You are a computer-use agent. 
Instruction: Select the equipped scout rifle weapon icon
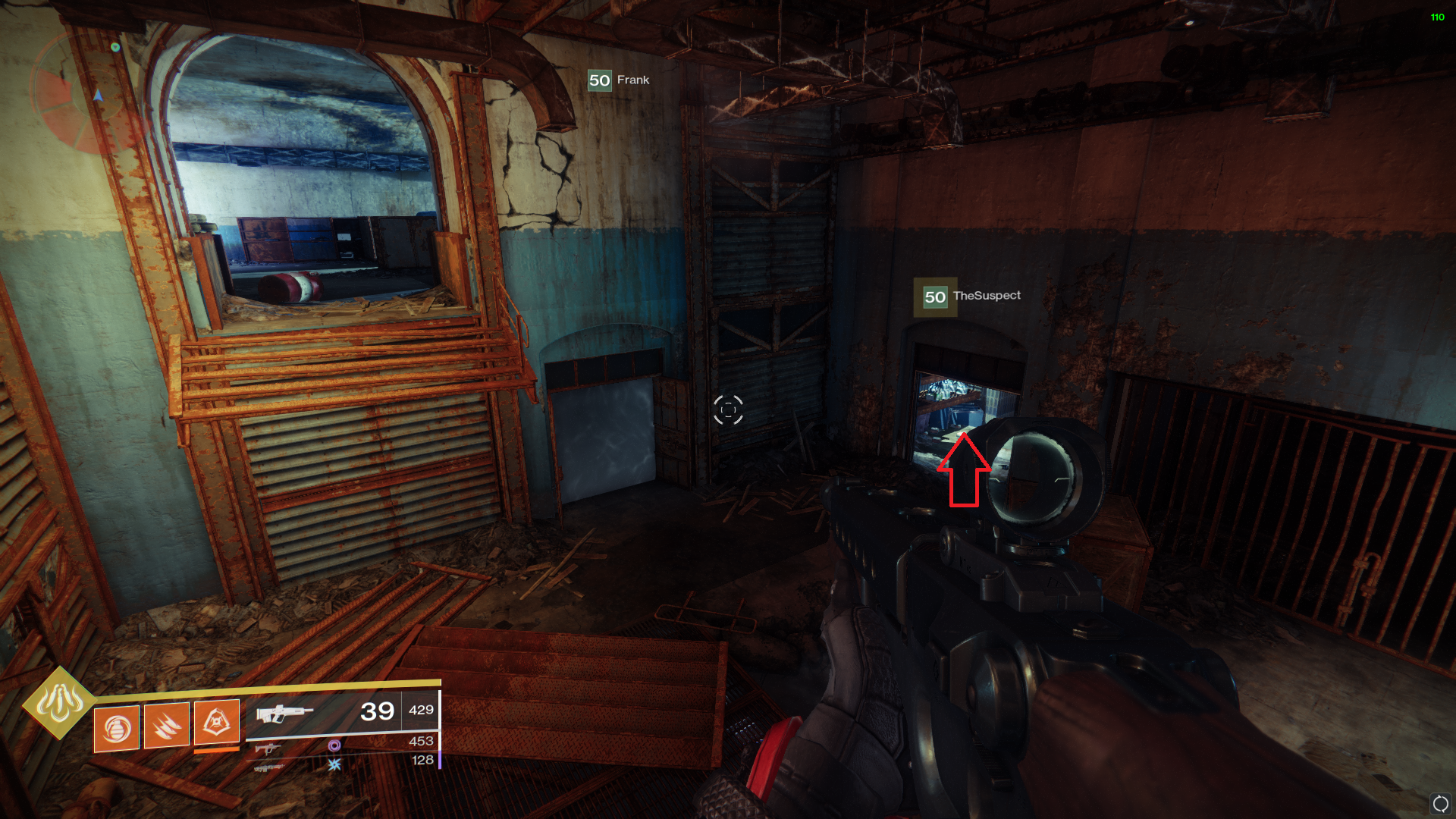286,714
